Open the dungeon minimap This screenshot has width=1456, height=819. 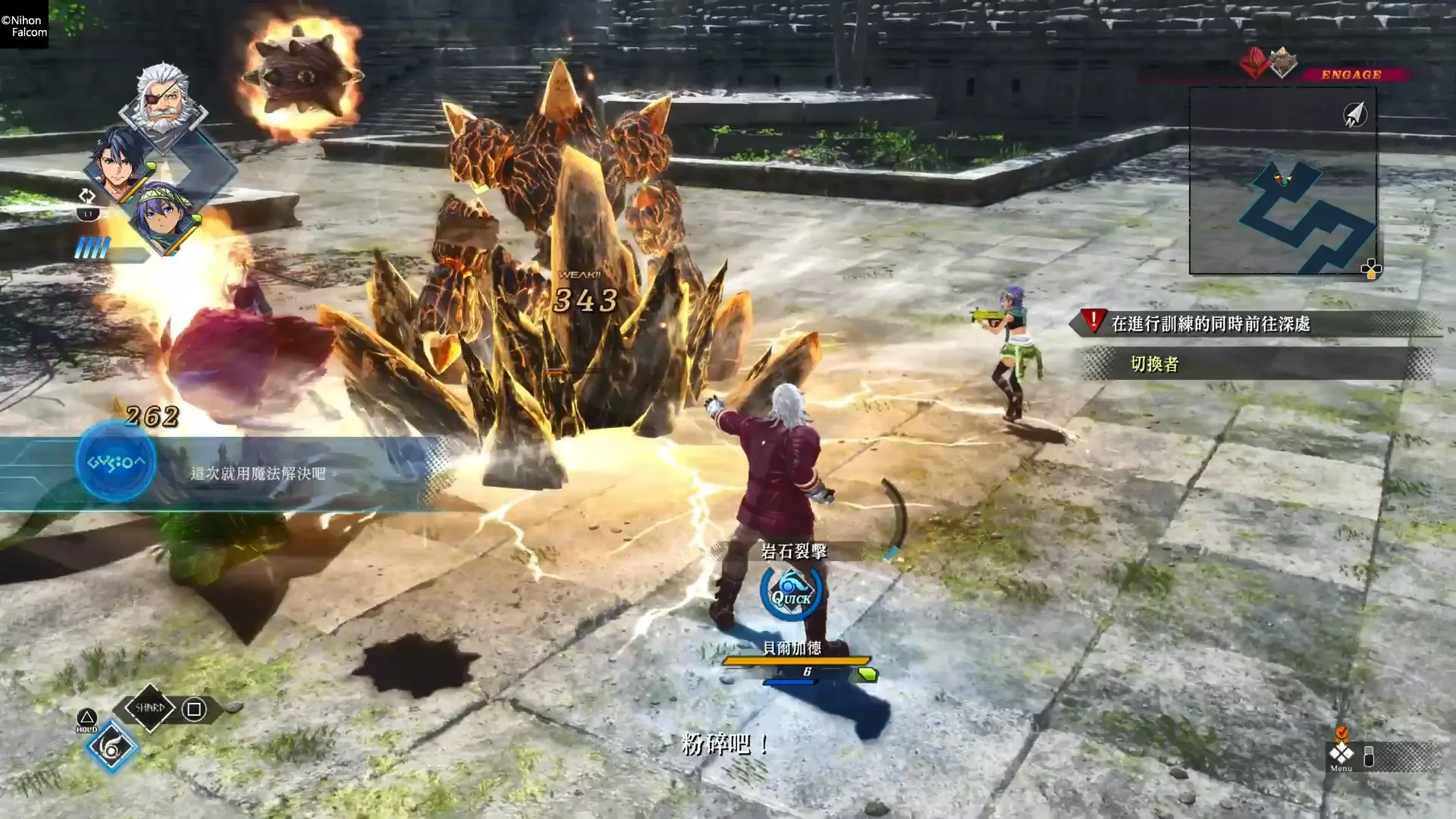(1283, 180)
